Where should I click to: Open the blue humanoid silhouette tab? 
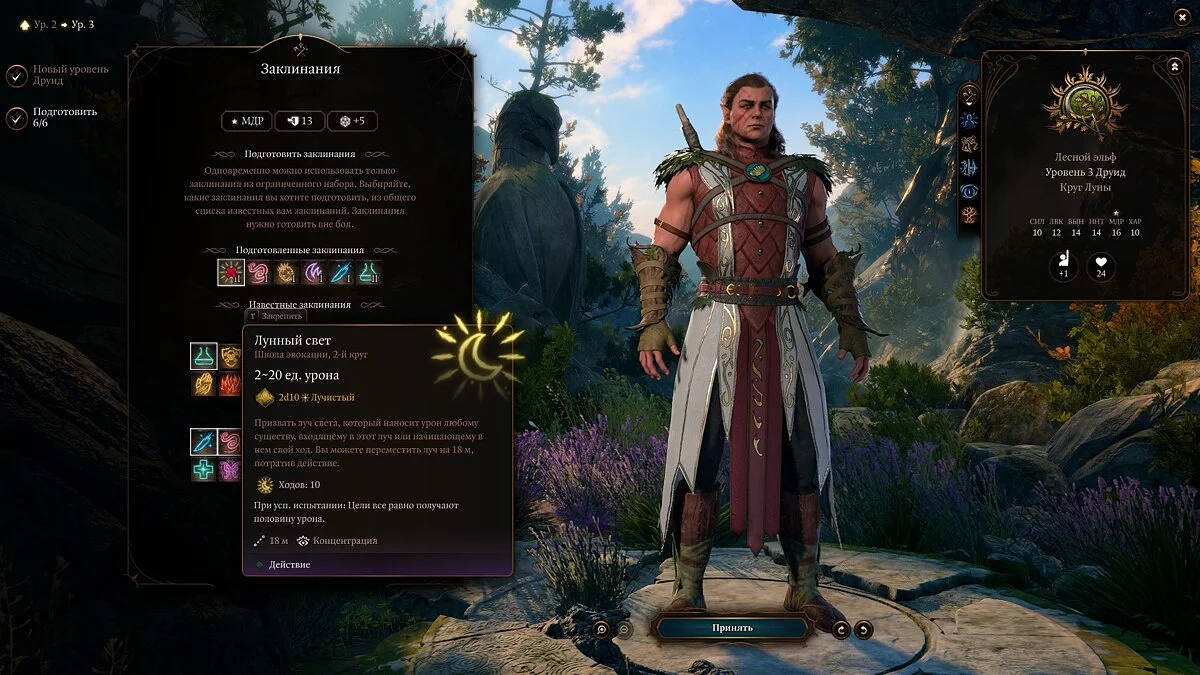969,119
